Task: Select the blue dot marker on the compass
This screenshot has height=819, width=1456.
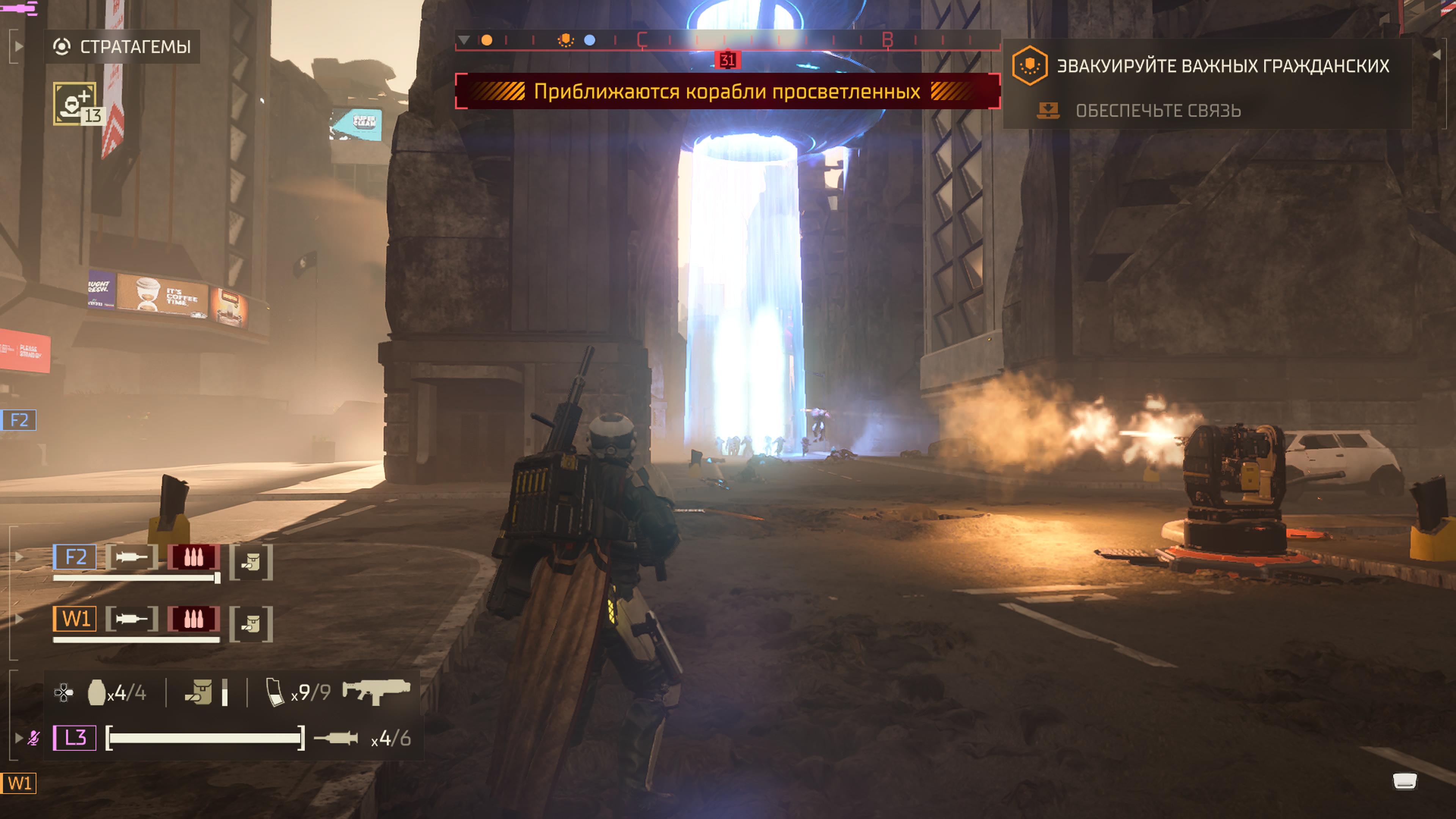Action: 590,40
